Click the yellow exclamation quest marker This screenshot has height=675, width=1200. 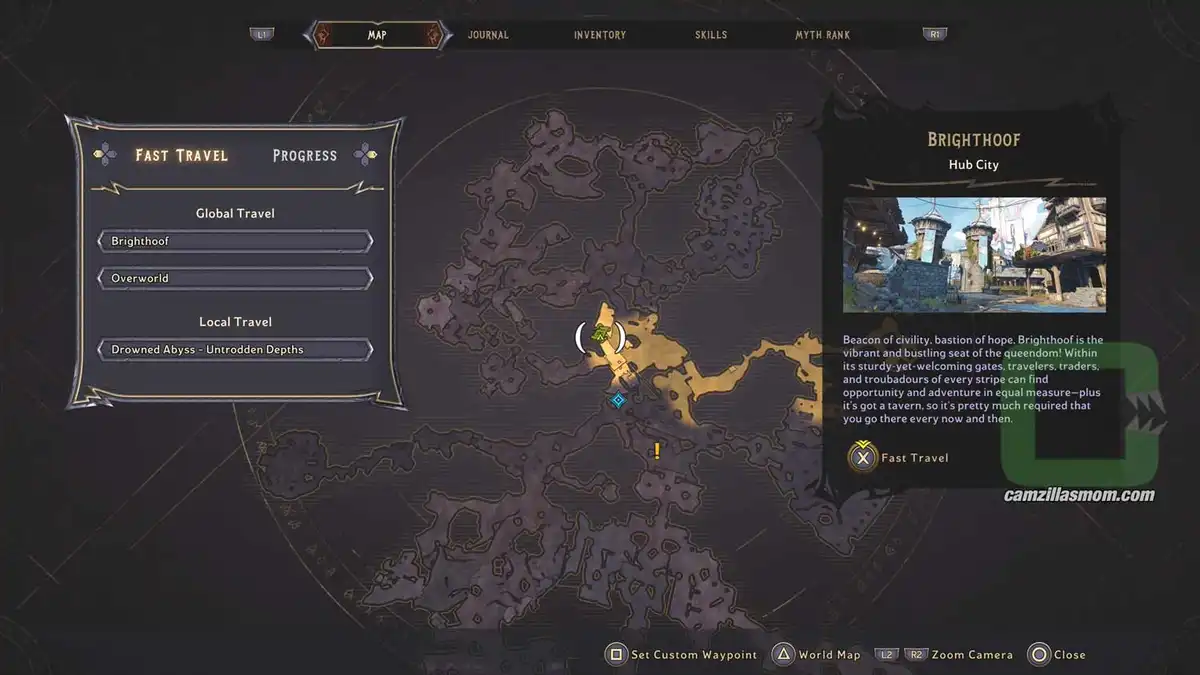coord(657,451)
